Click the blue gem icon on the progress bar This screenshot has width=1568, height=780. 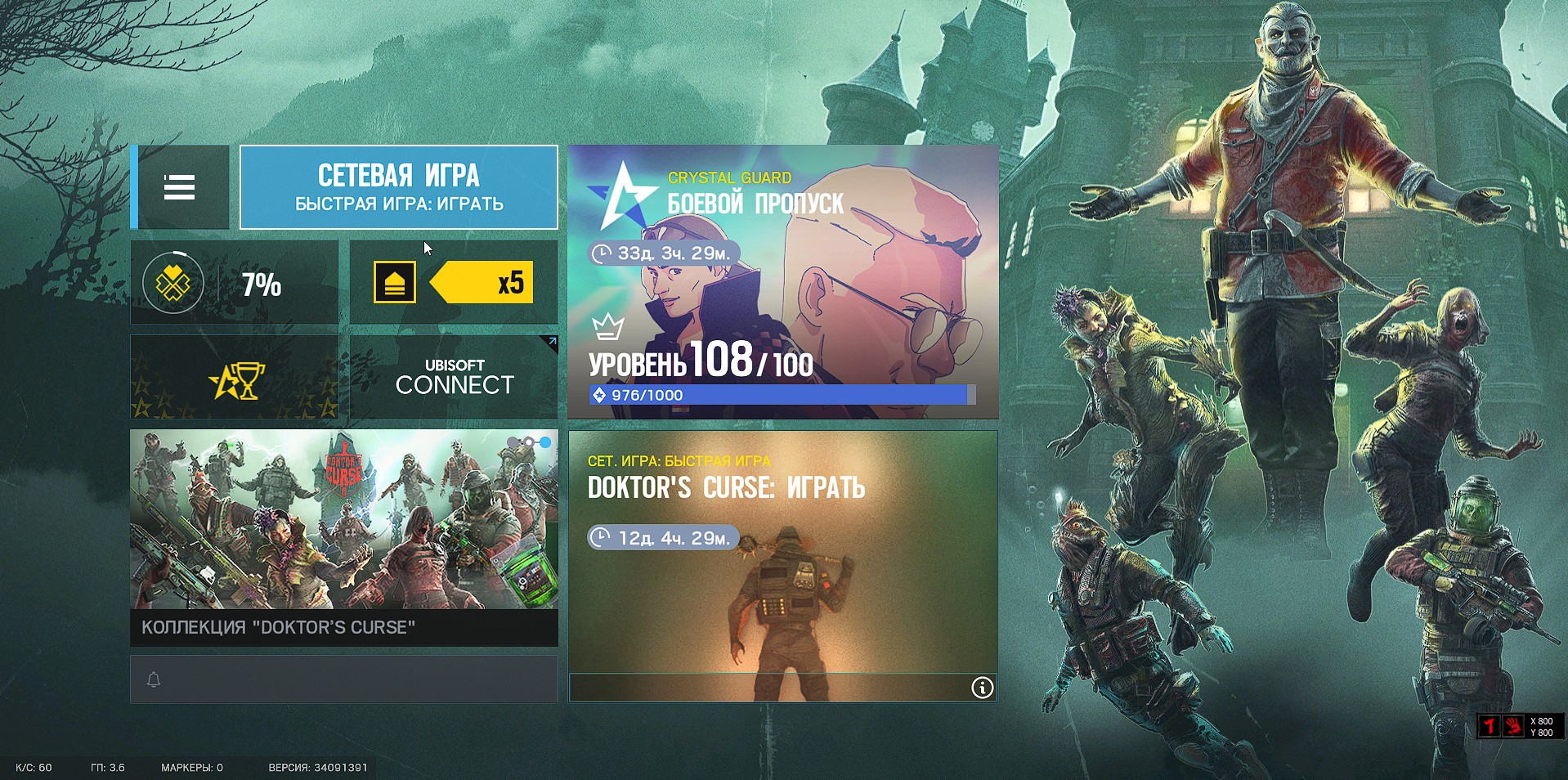[599, 395]
